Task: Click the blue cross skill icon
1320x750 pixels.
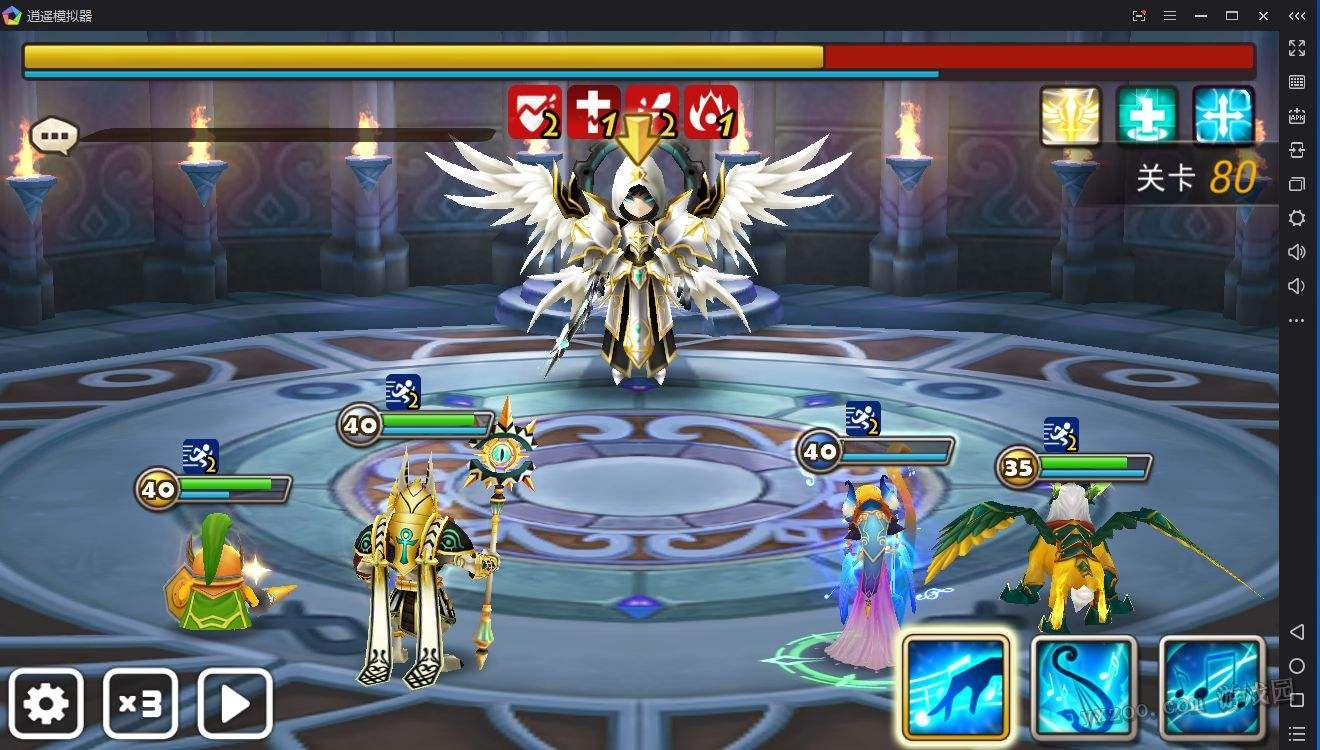Action: coord(1222,119)
